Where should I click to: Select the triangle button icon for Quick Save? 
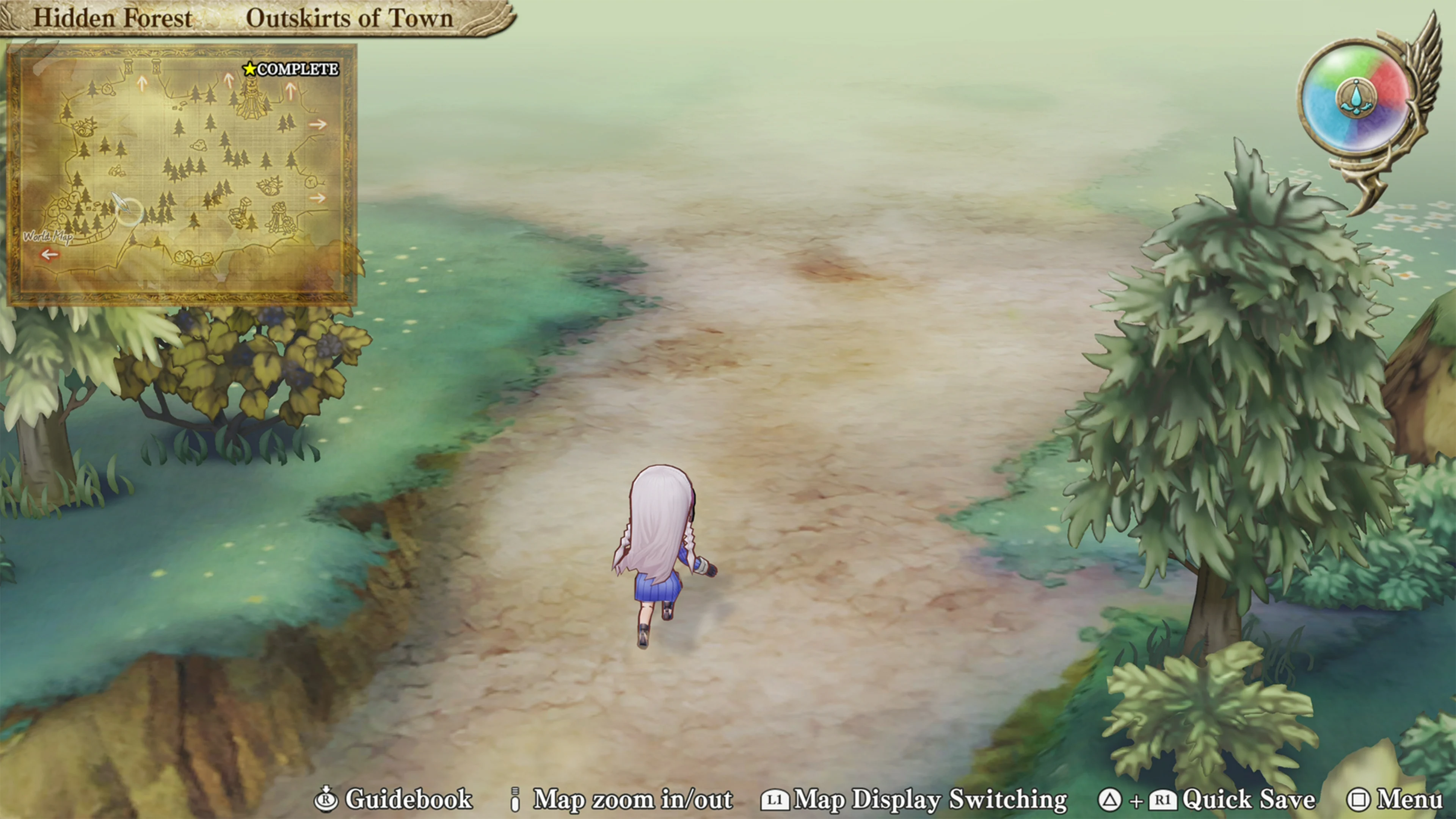1109,800
